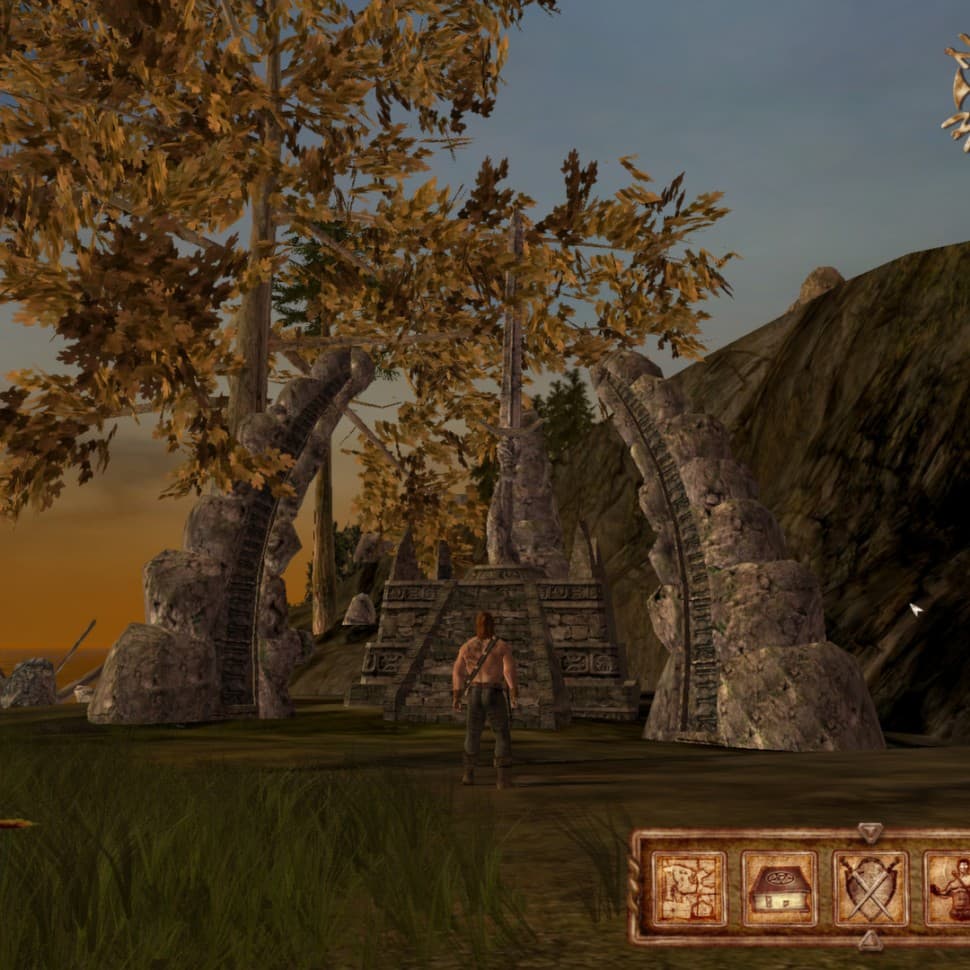Click the up arrow below the toolbar
This screenshot has width=970, height=970.
(x=870, y=941)
